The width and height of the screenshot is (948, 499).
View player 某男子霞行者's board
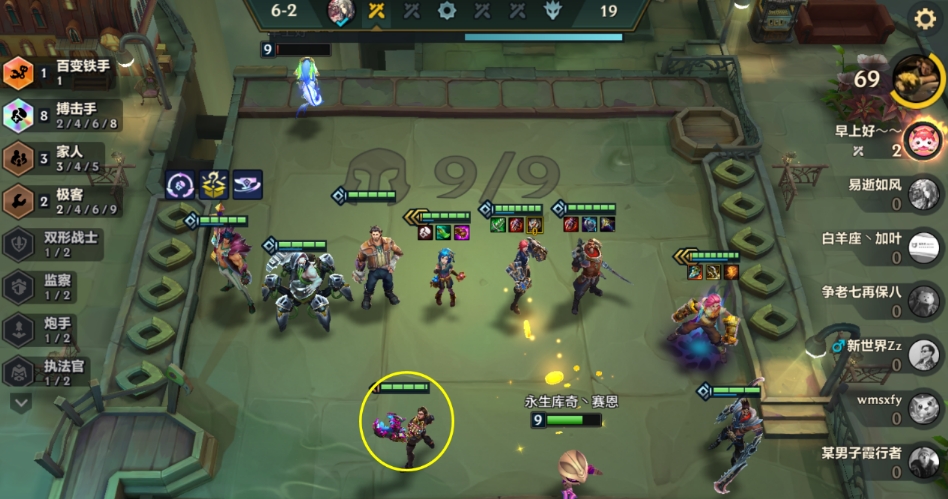(x=922, y=463)
